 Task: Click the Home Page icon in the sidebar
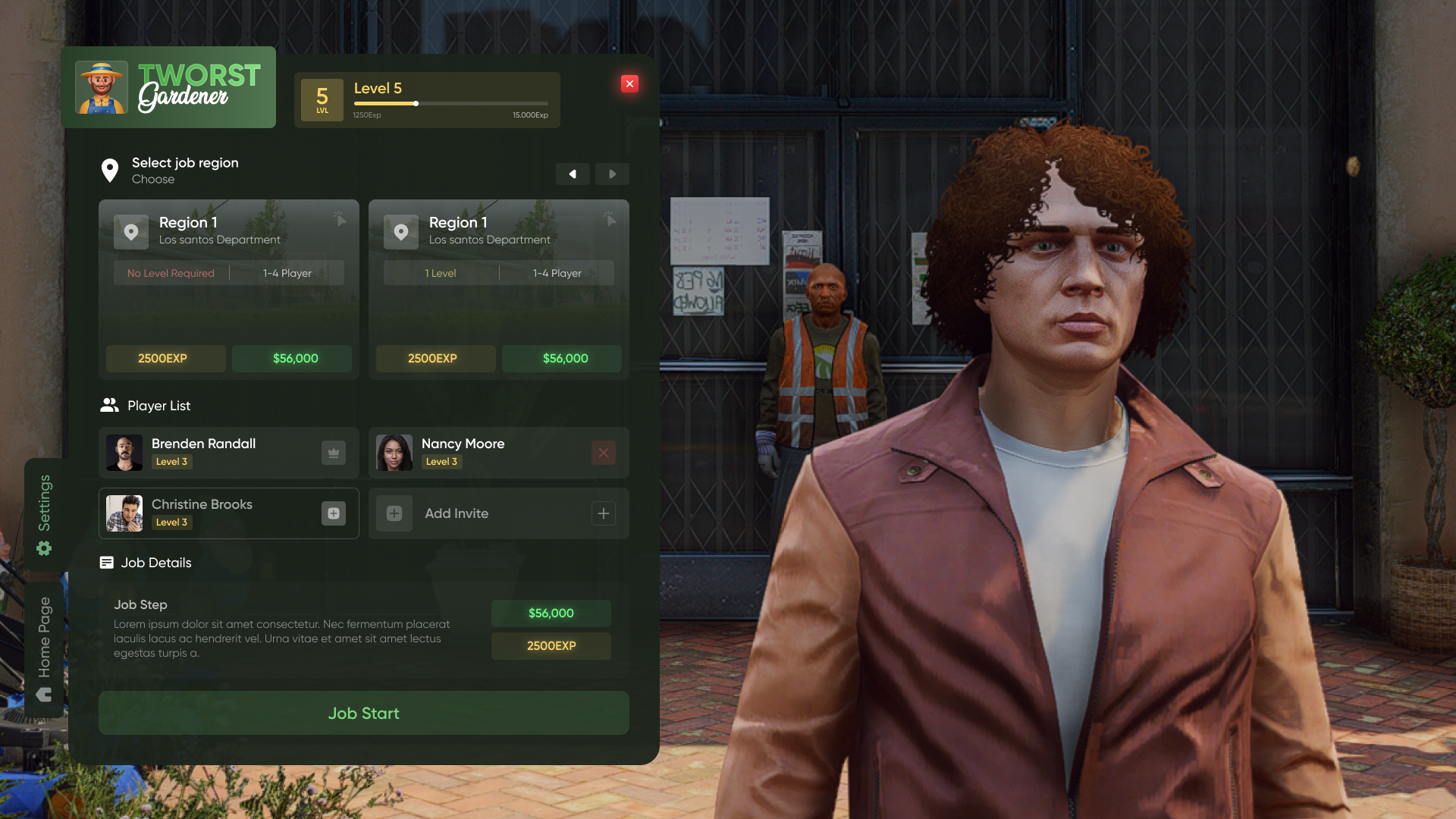[45, 693]
